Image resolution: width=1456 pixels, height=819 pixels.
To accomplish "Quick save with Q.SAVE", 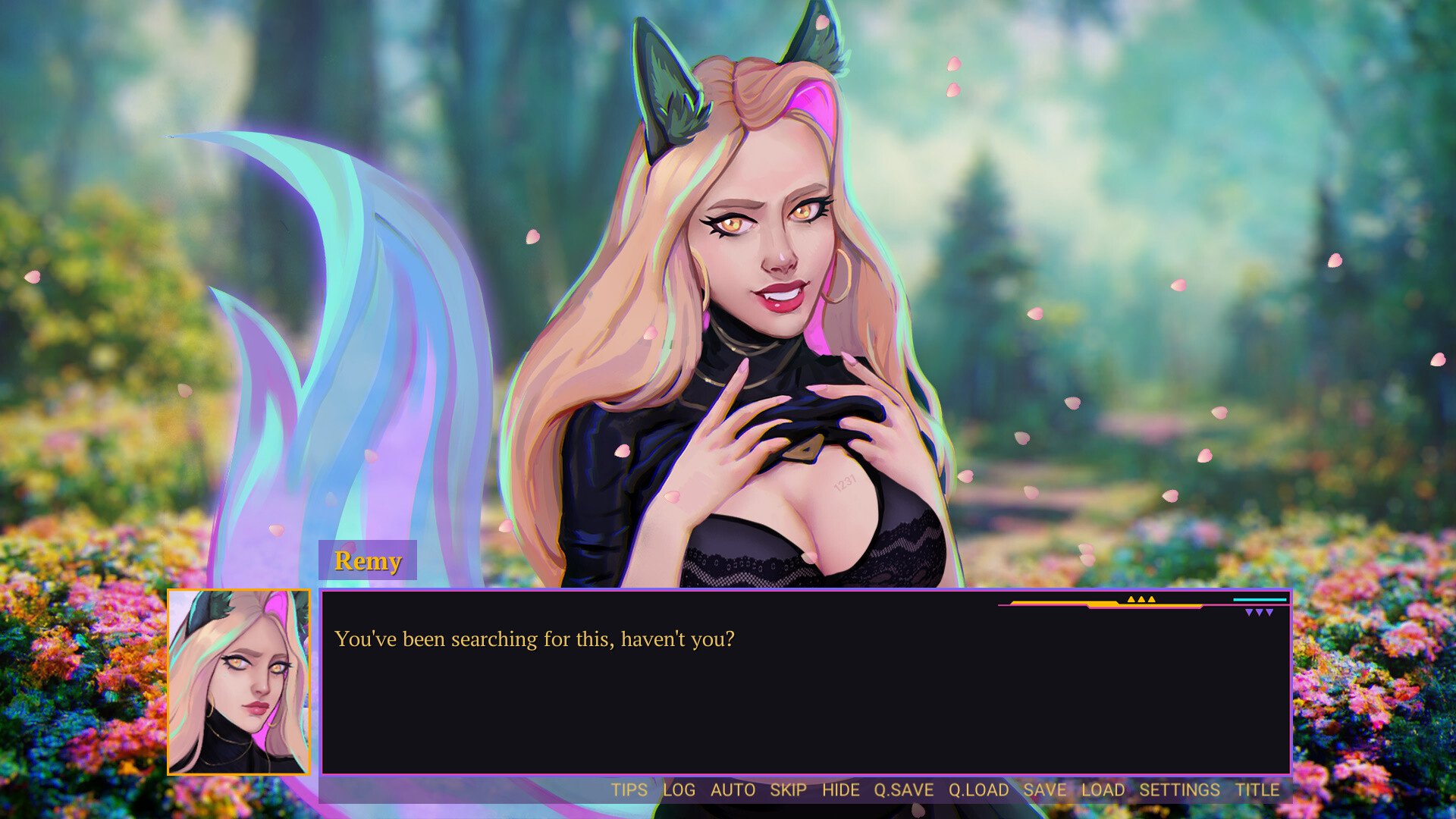I will [903, 790].
